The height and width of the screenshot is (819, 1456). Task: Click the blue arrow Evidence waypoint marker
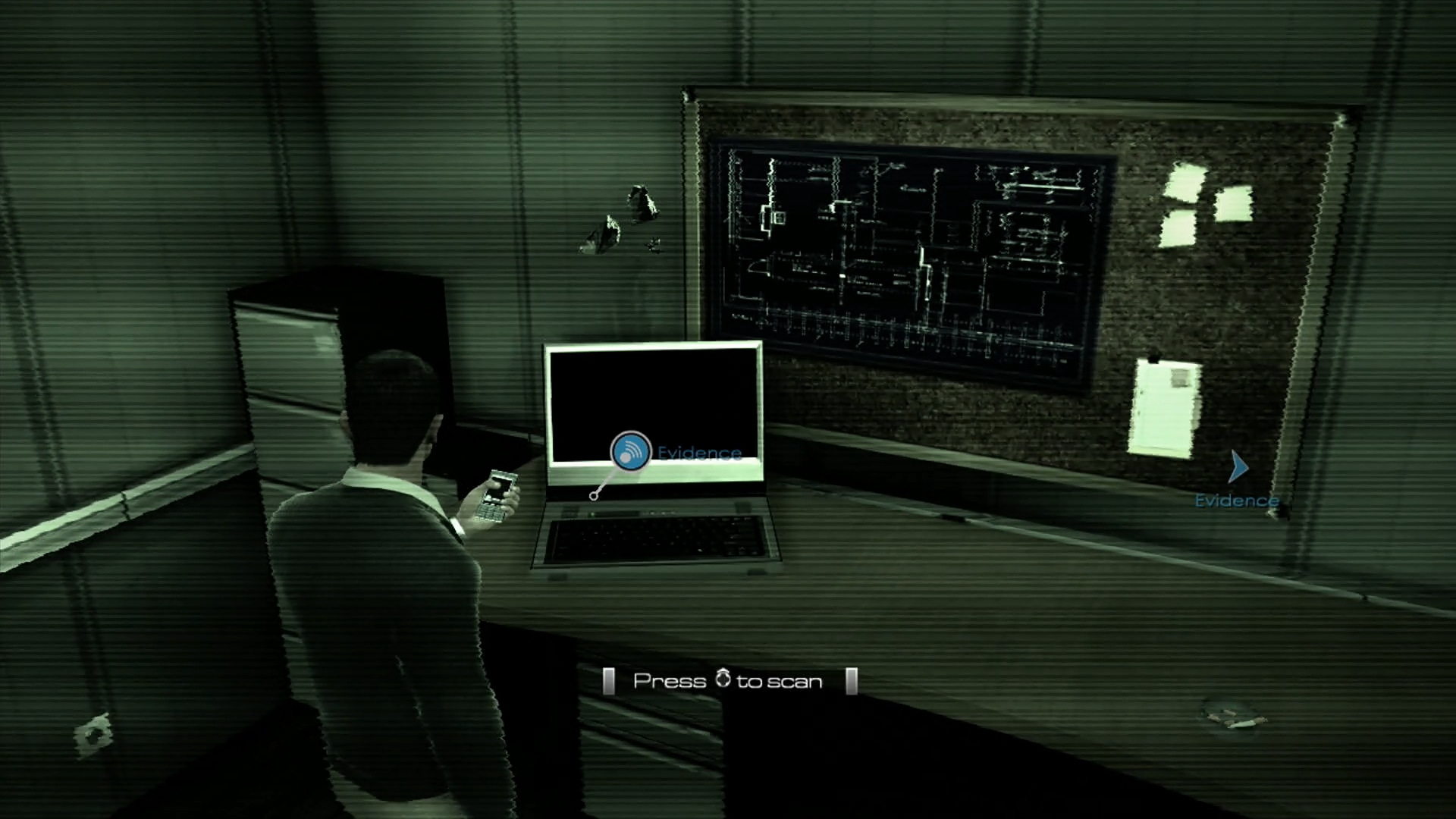click(x=1238, y=467)
